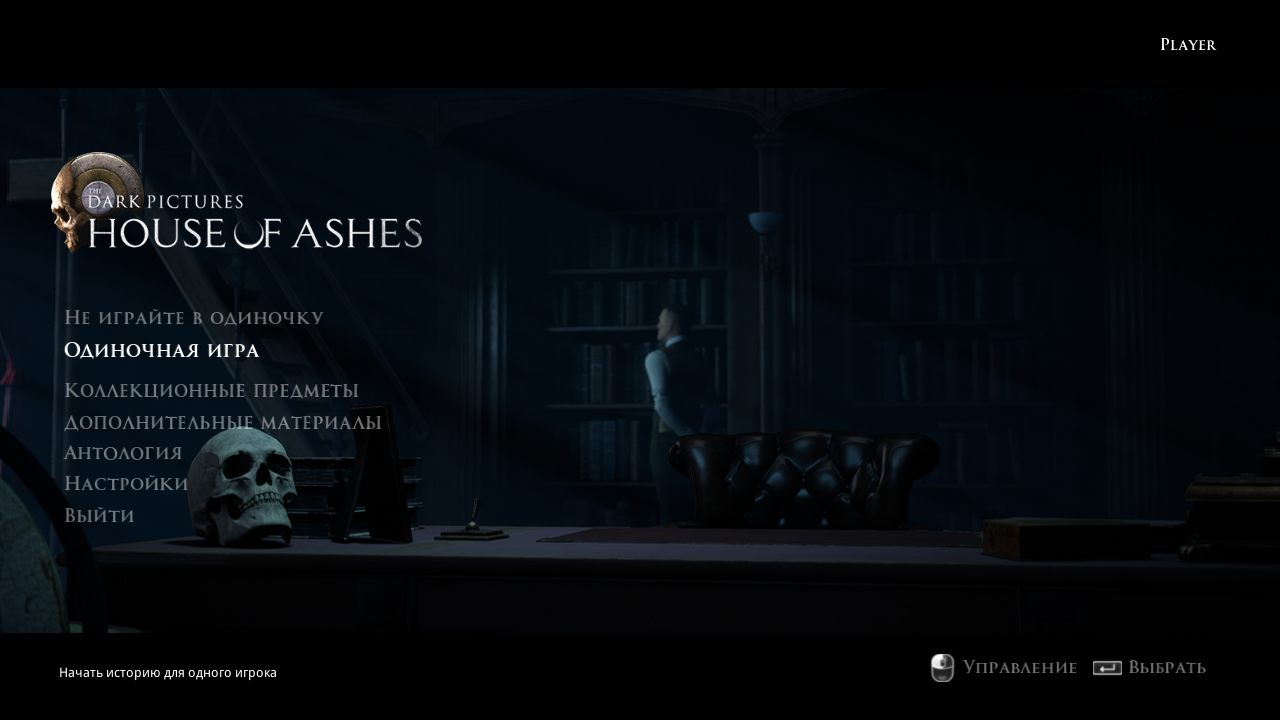This screenshot has height=720, width=1280.
Task: Select the «Антология» anthology option
Action: pos(122,452)
